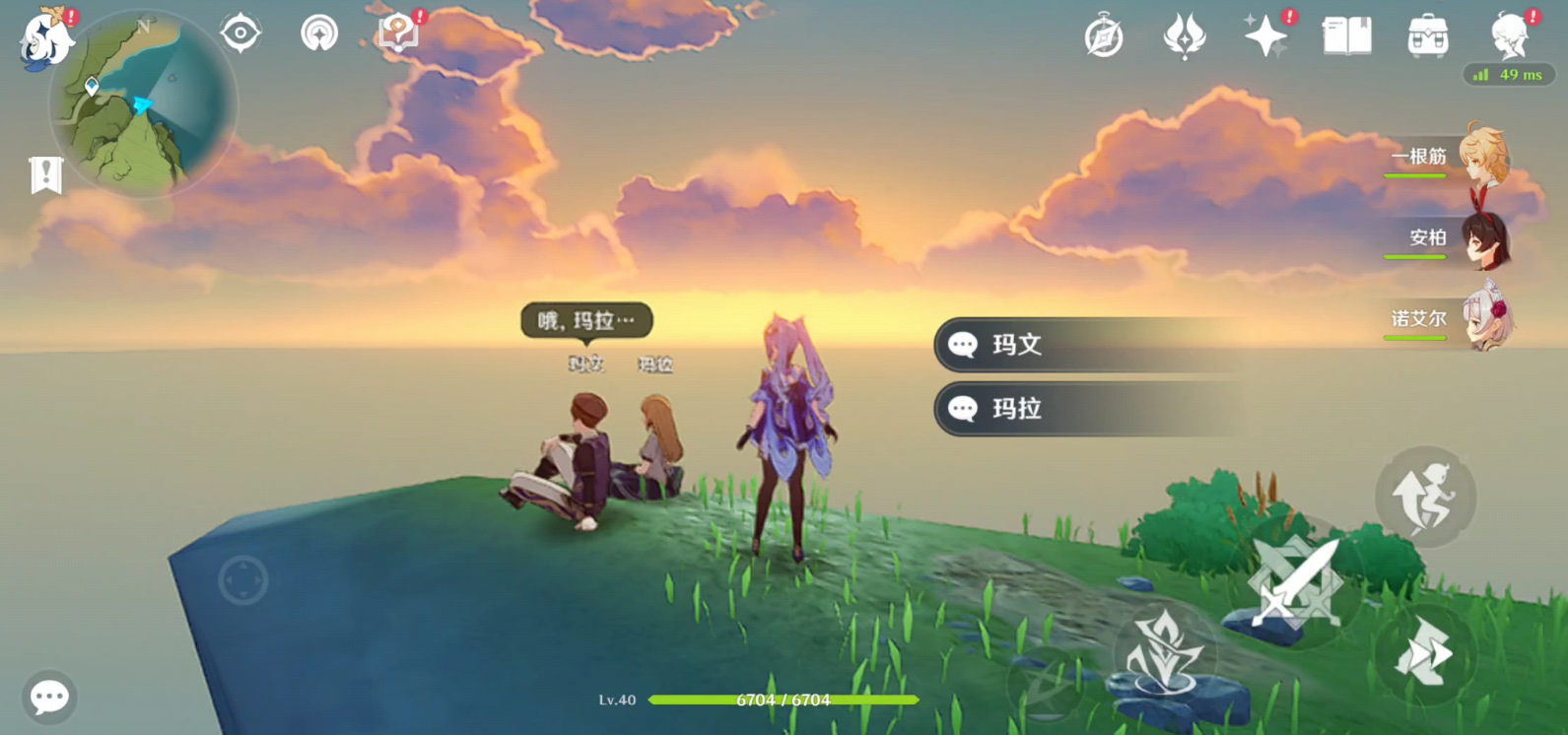Talk to 玛文 dialogue option
The height and width of the screenshot is (735, 1568).
(x=1084, y=345)
